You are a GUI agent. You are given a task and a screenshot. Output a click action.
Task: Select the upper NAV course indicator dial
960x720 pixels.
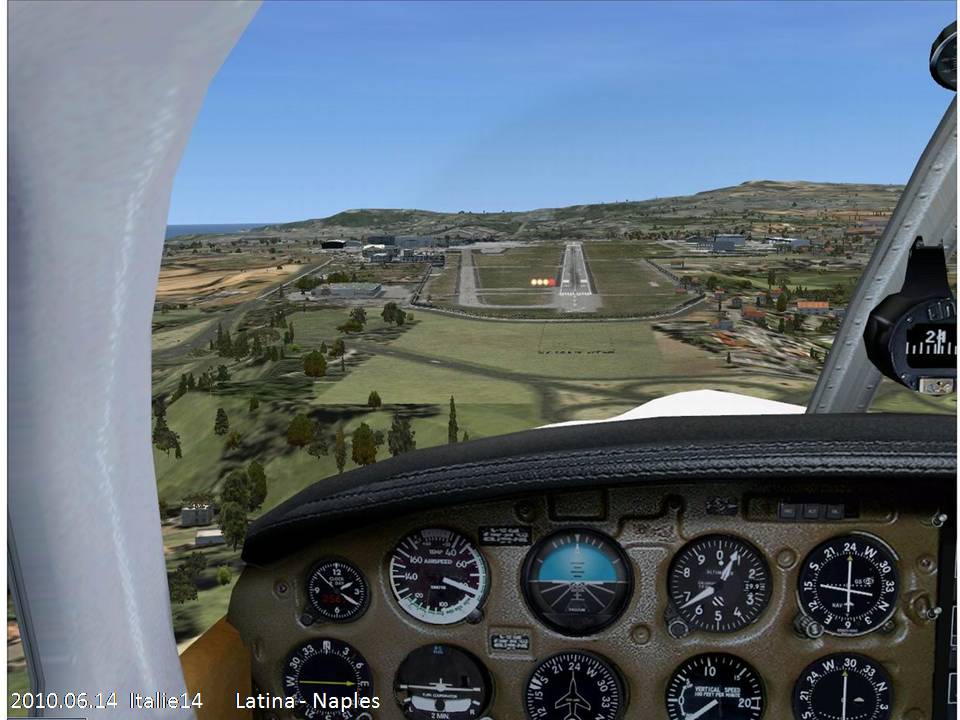tap(848, 583)
